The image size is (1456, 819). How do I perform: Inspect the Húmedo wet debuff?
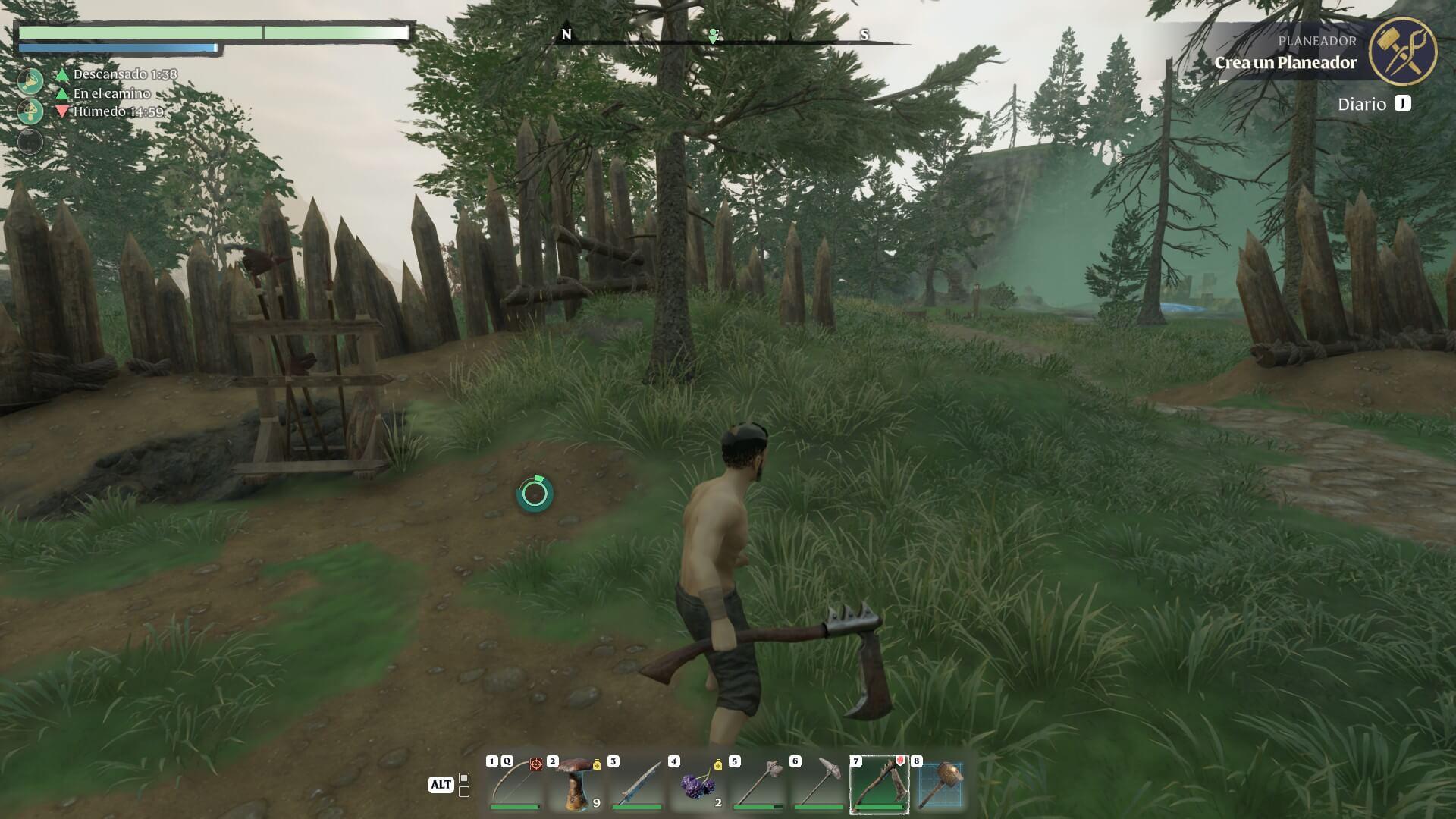tap(118, 111)
